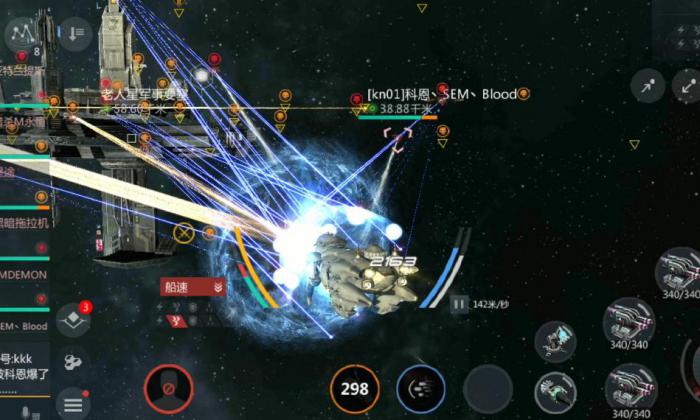
Task: Stop the ship with the pause button
Action: point(458,304)
